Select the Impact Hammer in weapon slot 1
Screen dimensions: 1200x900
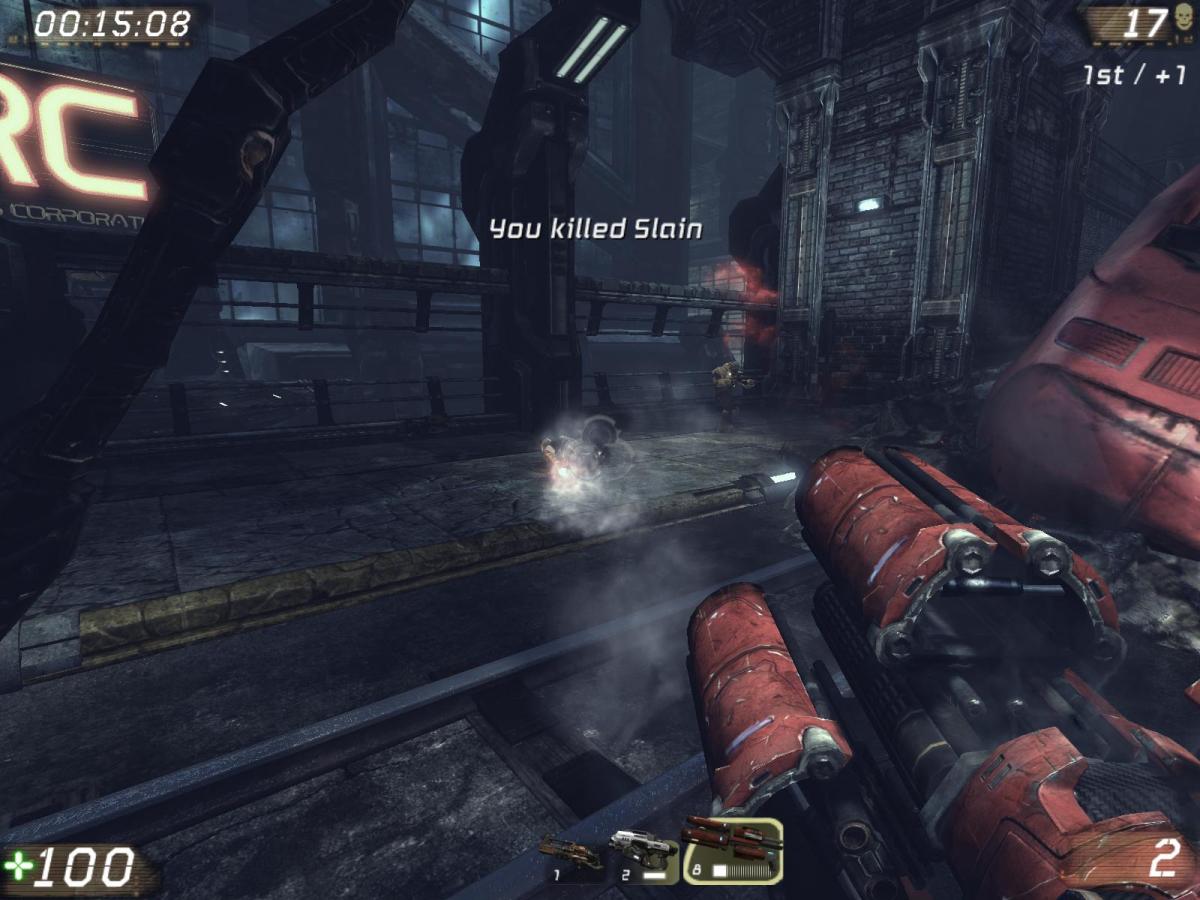(571, 856)
